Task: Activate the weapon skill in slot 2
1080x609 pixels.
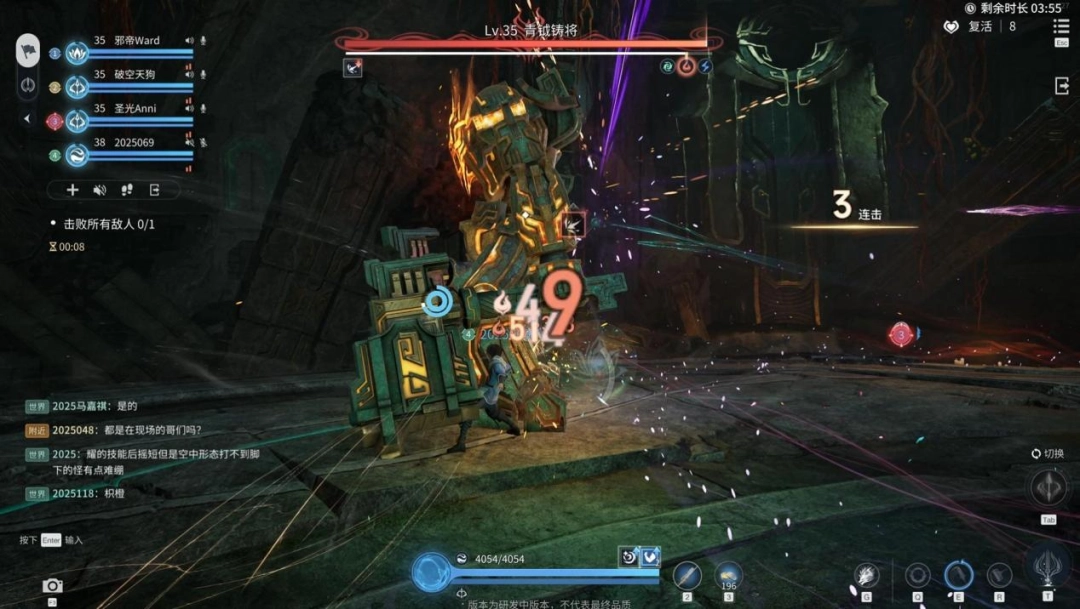Action: point(687,575)
